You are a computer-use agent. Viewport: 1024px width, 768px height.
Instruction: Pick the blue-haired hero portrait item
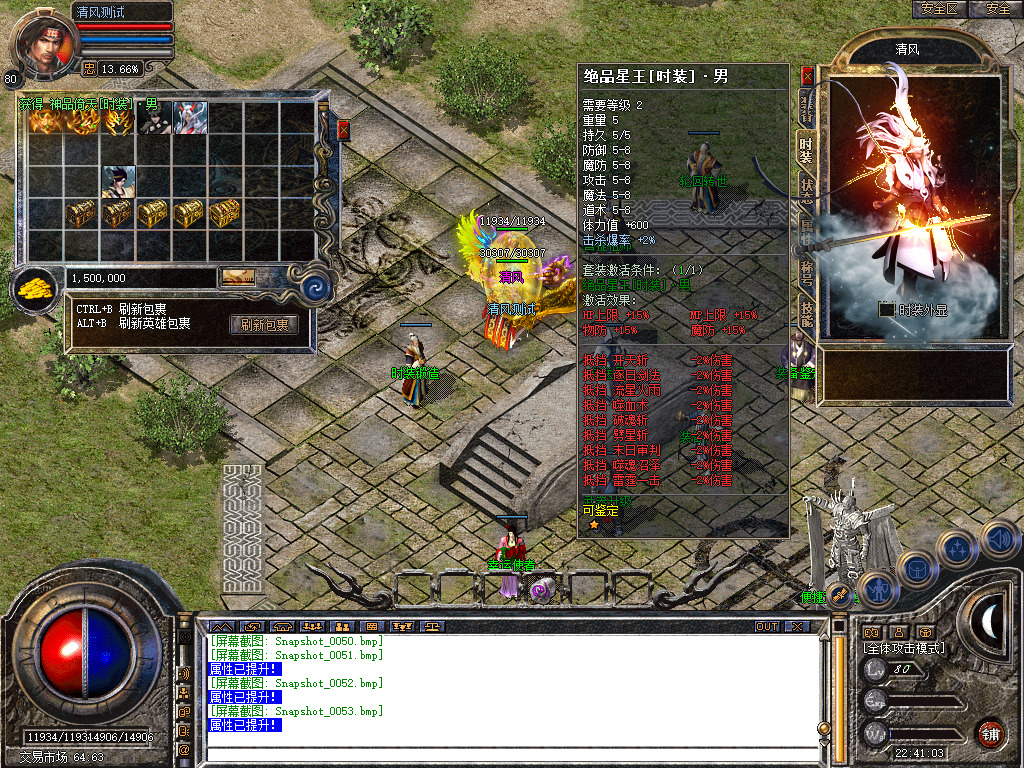118,182
